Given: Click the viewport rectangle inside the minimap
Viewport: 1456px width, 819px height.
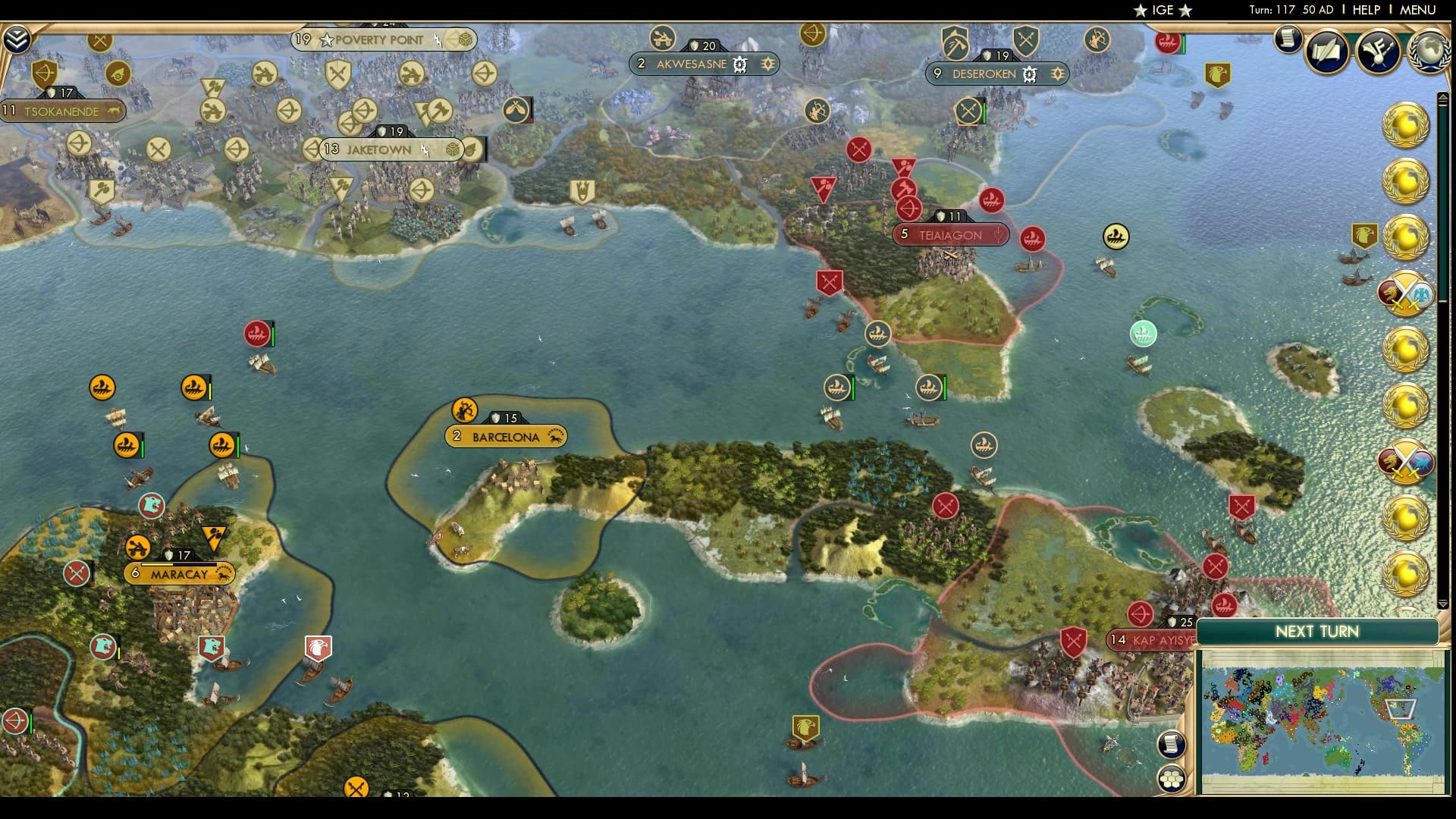Looking at the screenshot, I should [x=1402, y=709].
